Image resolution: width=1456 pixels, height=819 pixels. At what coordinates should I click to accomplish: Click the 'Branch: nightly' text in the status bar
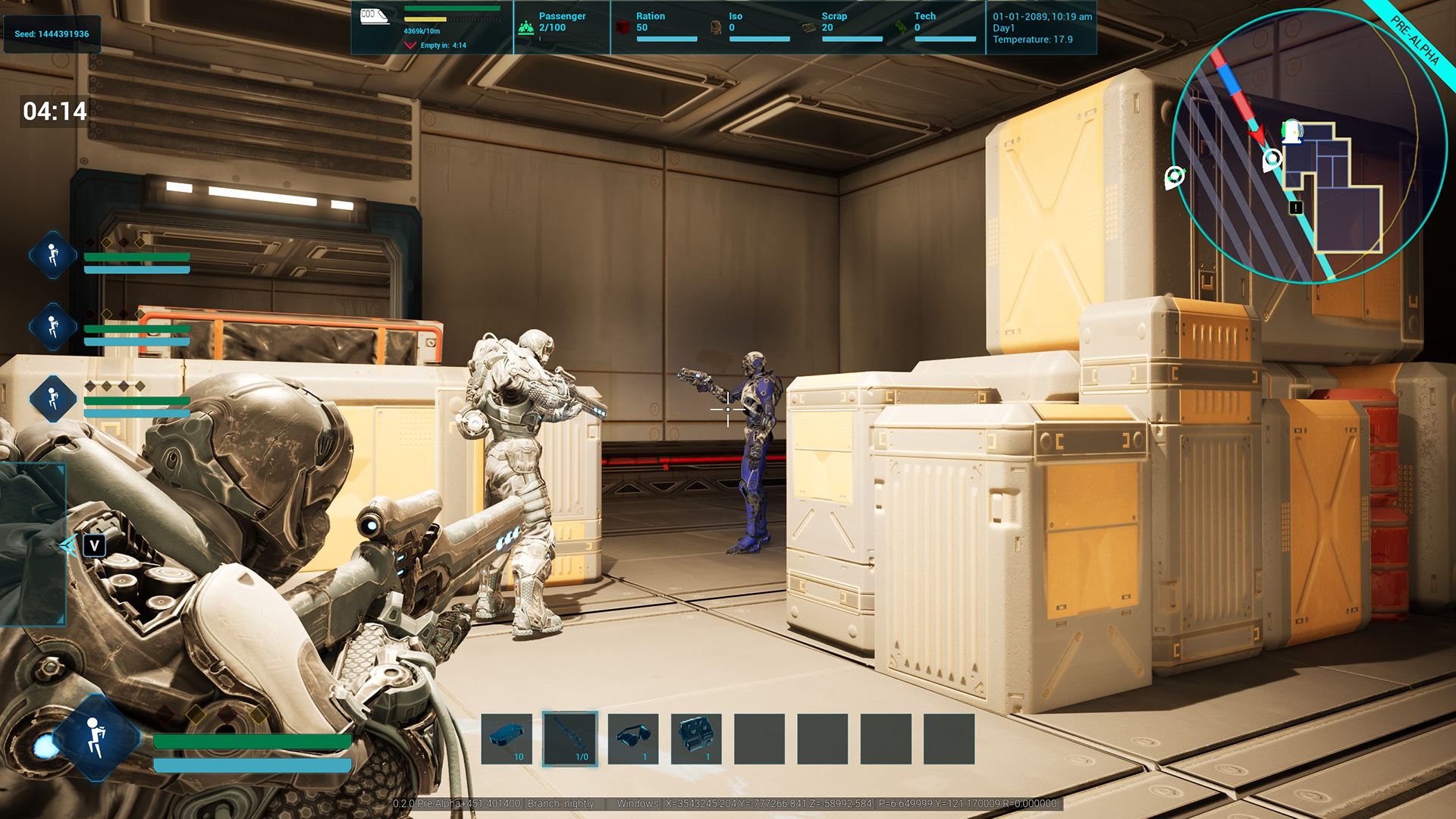click(559, 804)
